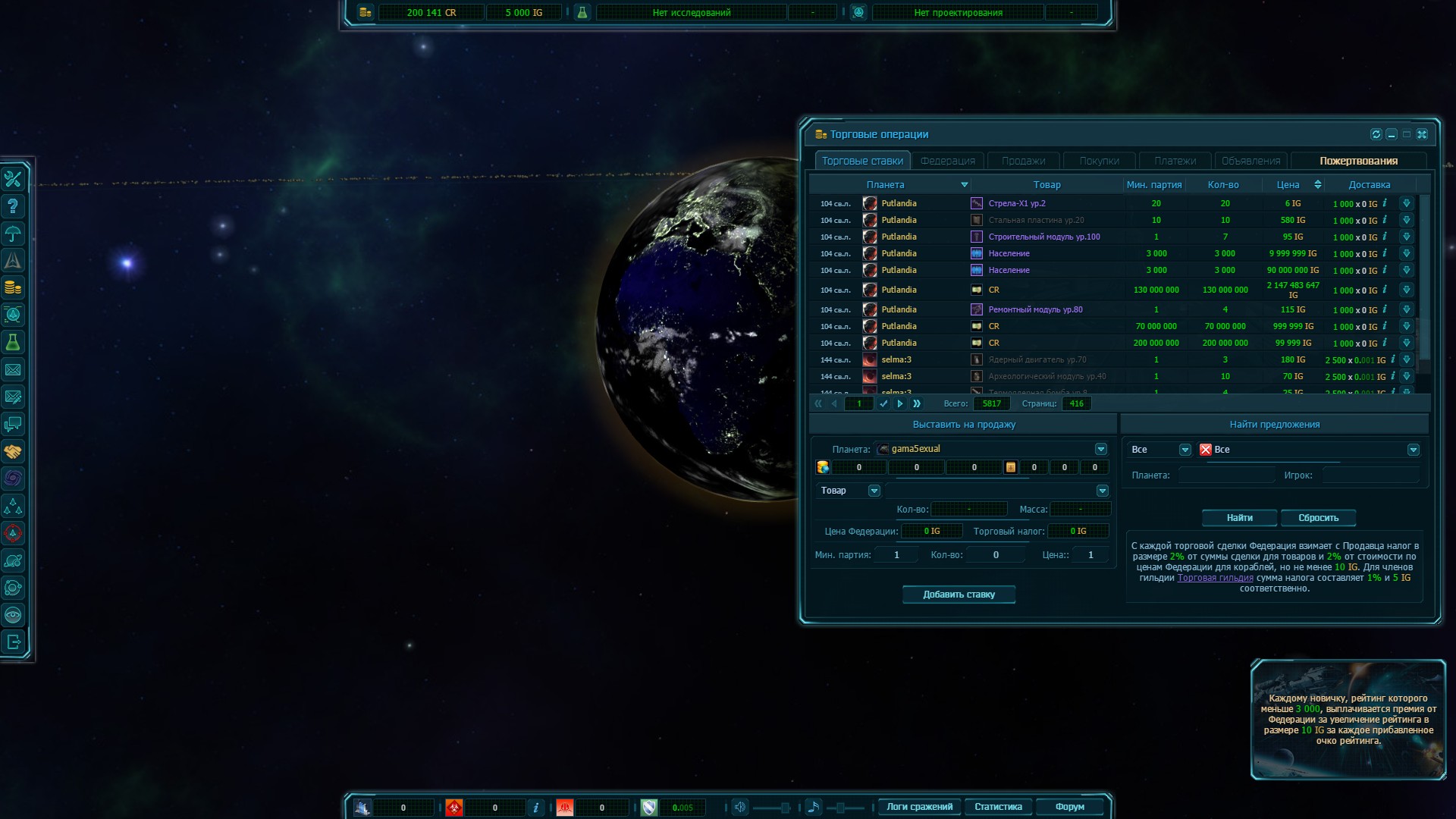Open the Статистика panel
Viewport: 1456px width, 819px height.
coord(998,807)
